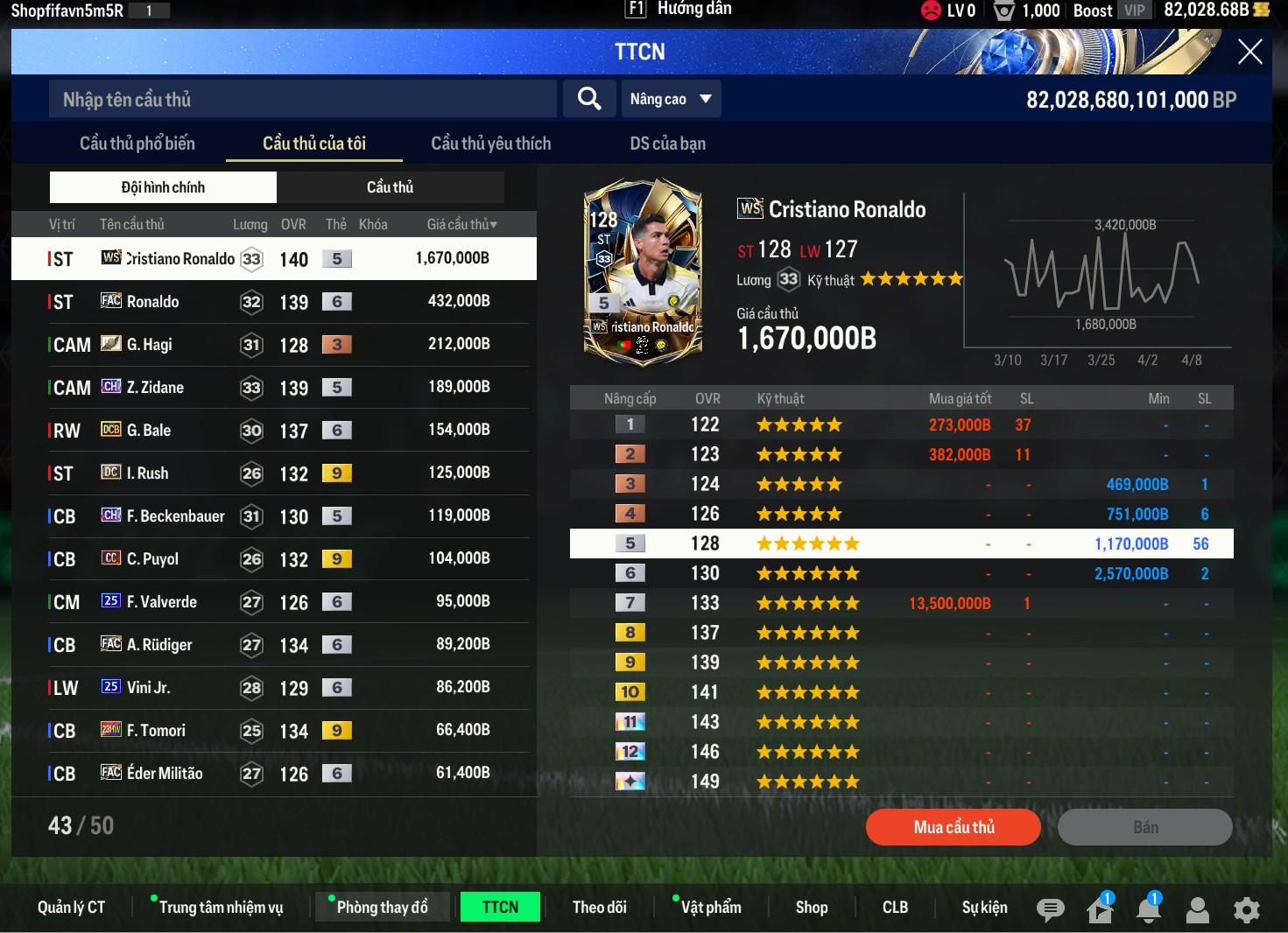Open the notification bell icon

tap(1148, 910)
